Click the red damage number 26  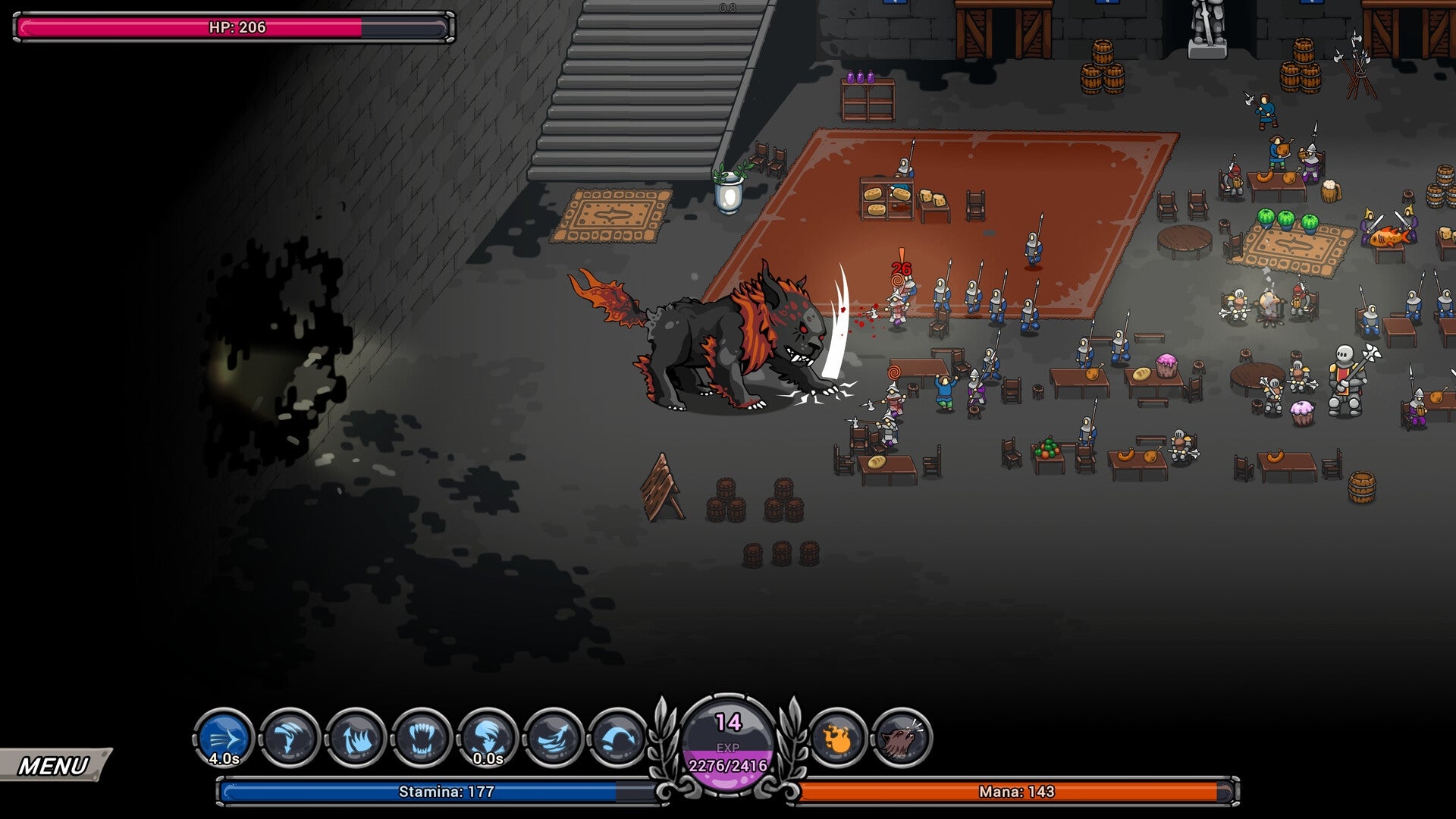click(901, 267)
